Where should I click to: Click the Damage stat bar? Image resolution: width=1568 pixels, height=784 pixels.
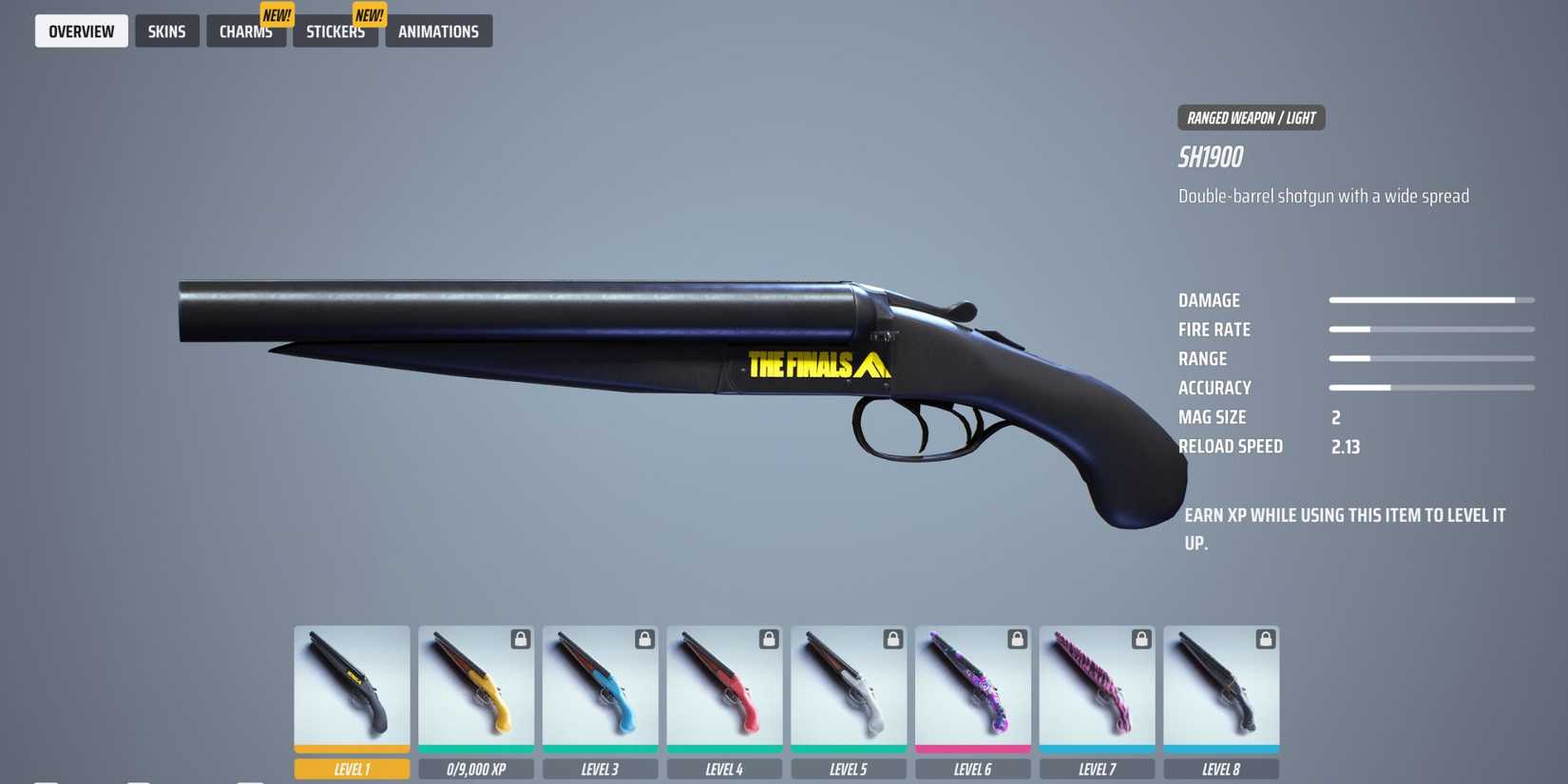pyautogui.click(x=1432, y=299)
